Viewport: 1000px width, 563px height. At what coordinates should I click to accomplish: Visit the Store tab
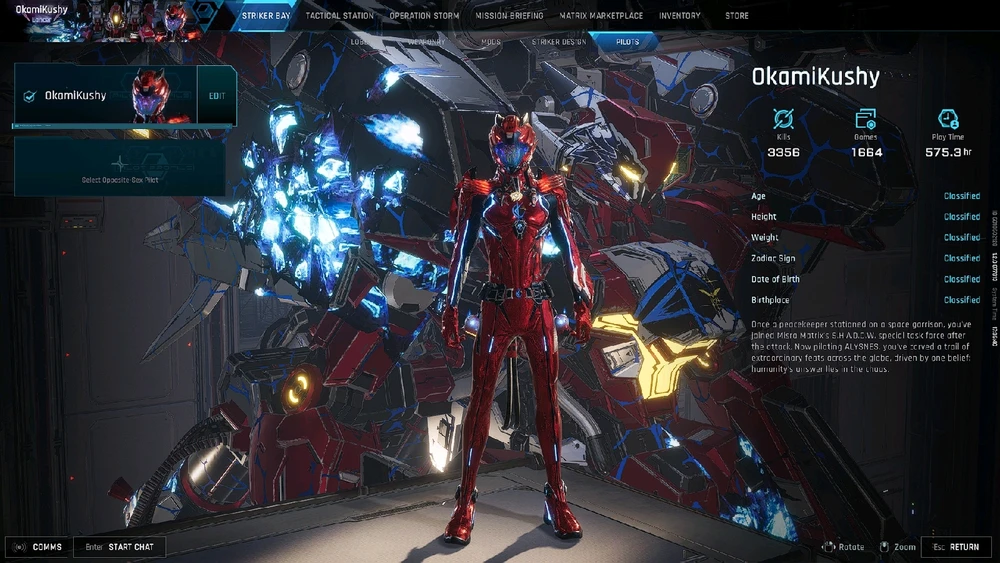736,16
